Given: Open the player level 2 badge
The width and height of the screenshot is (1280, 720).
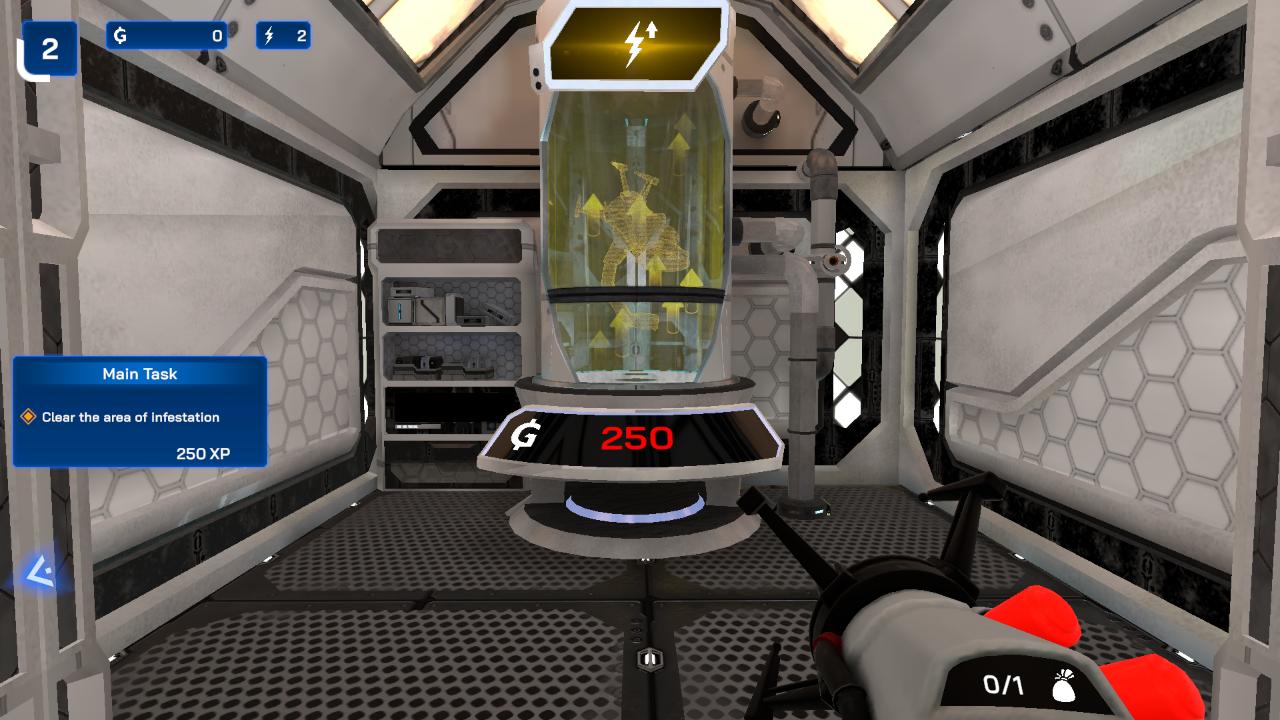Looking at the screenshot, I should point(50,46).
